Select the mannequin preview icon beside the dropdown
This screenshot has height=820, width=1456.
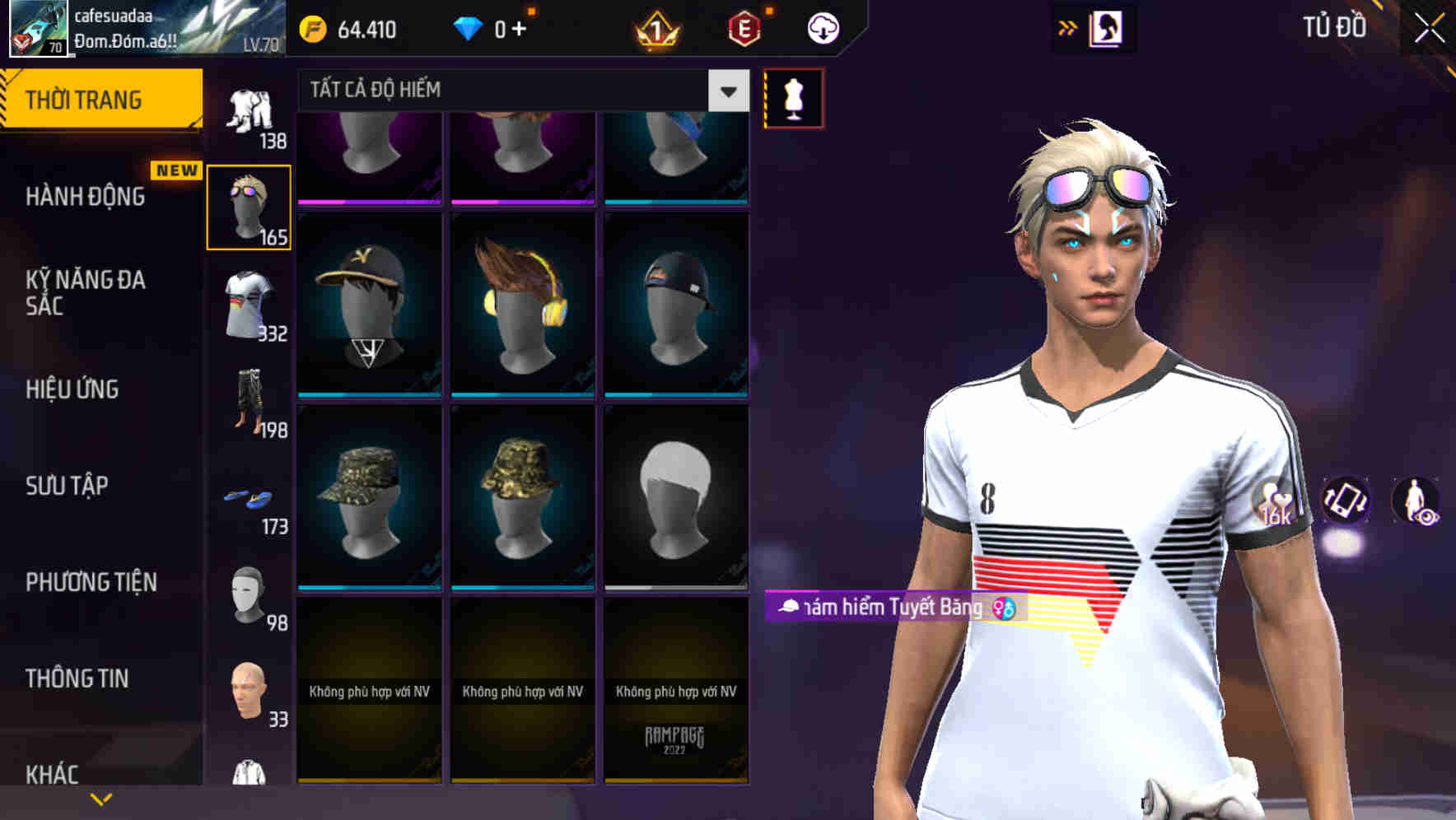pos(792,96)
